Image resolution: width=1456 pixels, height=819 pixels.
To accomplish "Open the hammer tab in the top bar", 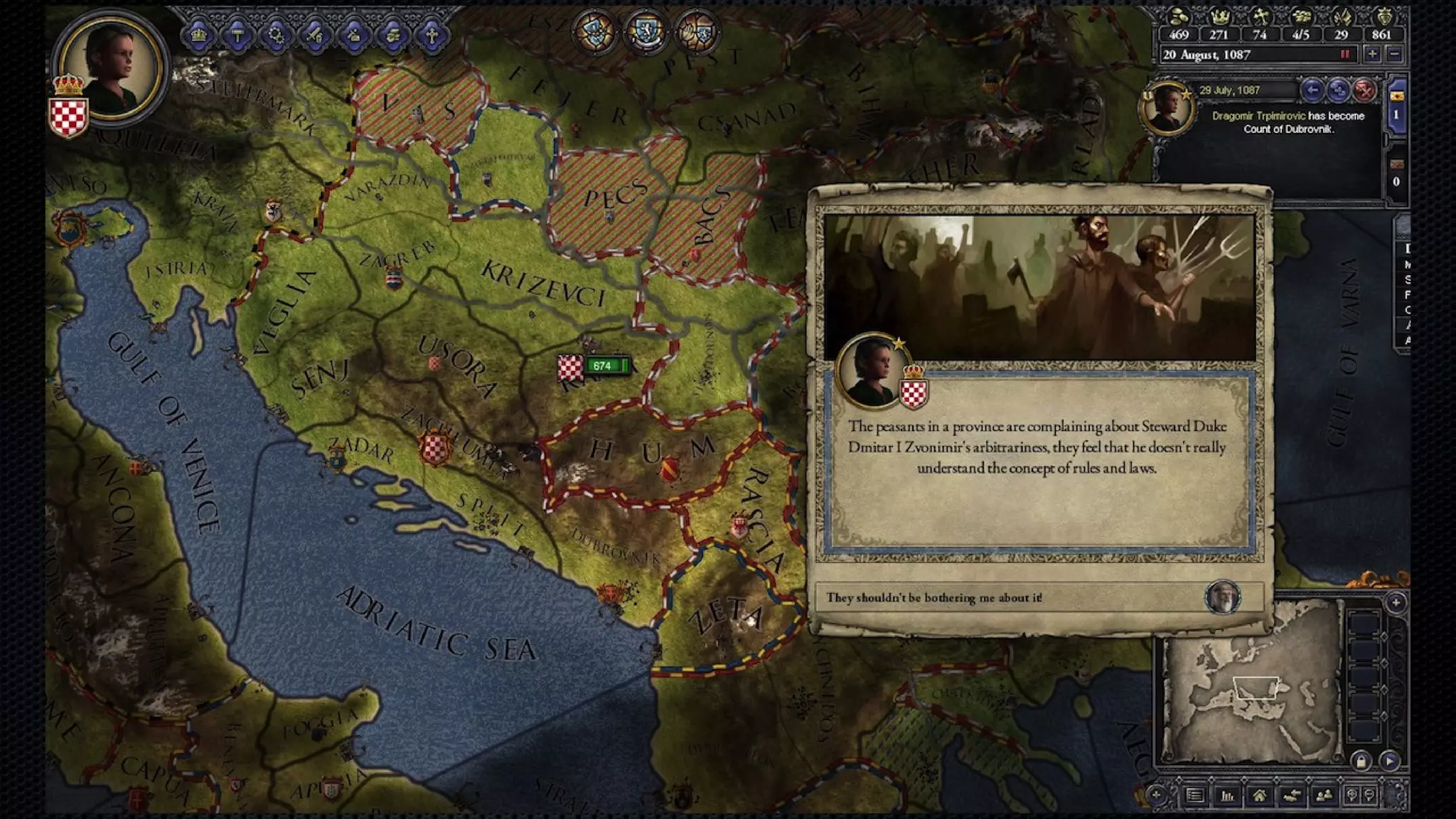I will (x=237, y=35).
